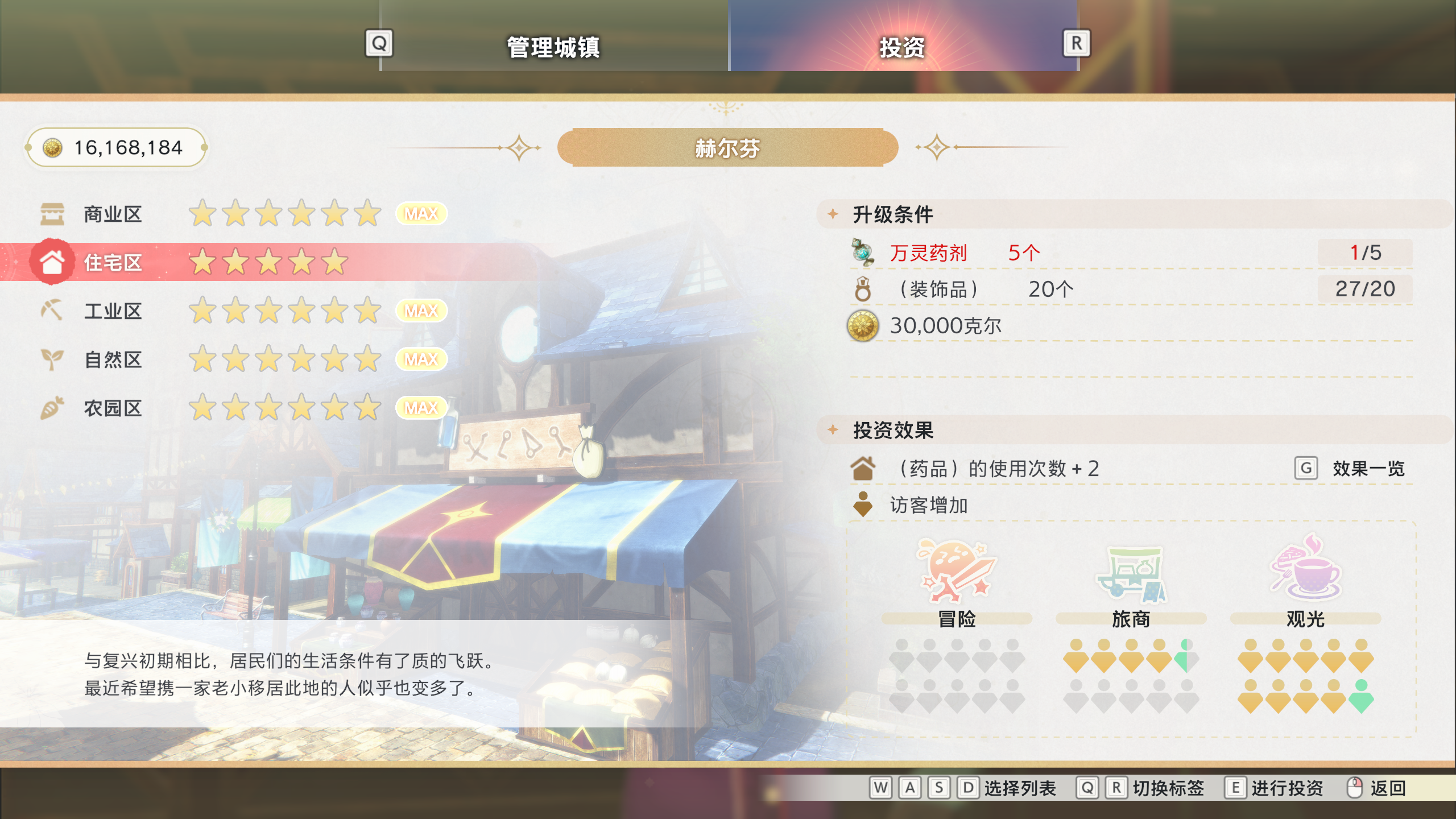Viewport: 1456px width, 819px height.
Task: Select the 商业区 shop district icon
Action: coord(52,213)
